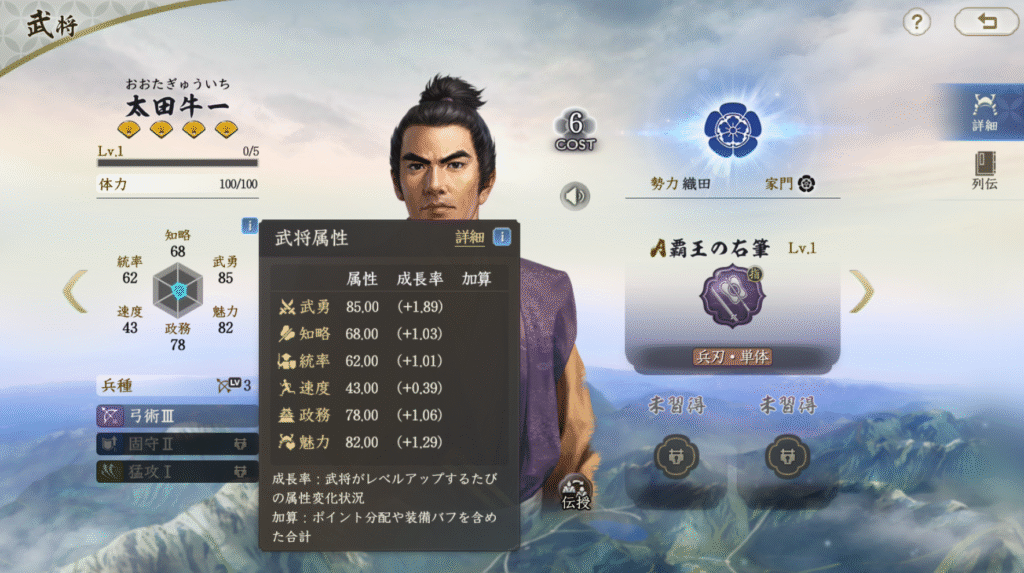
Task: Open the question mark help button
Action: [917, 22]
